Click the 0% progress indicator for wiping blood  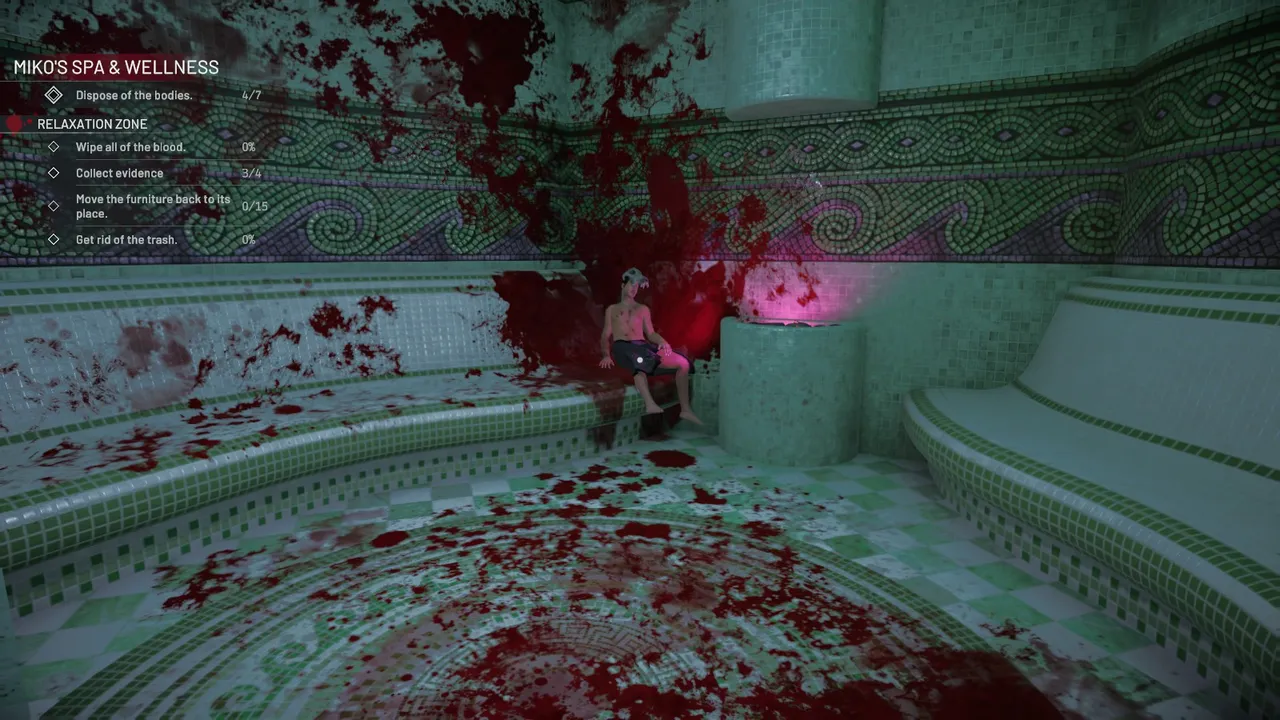click(248, 147)
